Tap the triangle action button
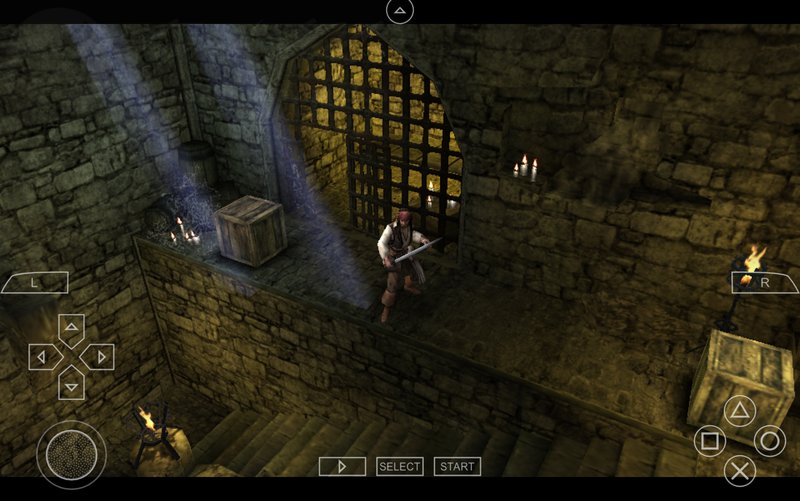Screen dimensions: 800x501 tap(739, 410)
